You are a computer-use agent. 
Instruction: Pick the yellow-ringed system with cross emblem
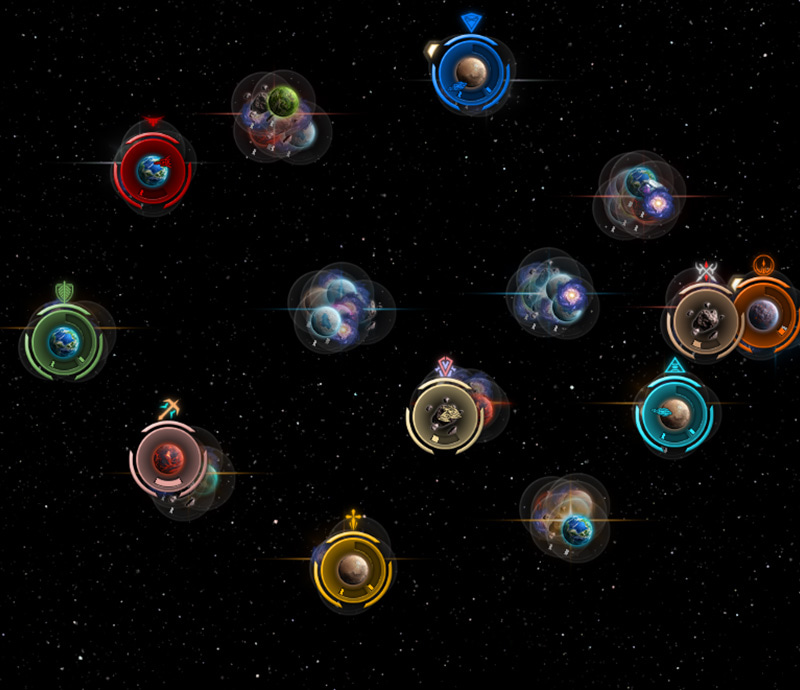point(352,568)
